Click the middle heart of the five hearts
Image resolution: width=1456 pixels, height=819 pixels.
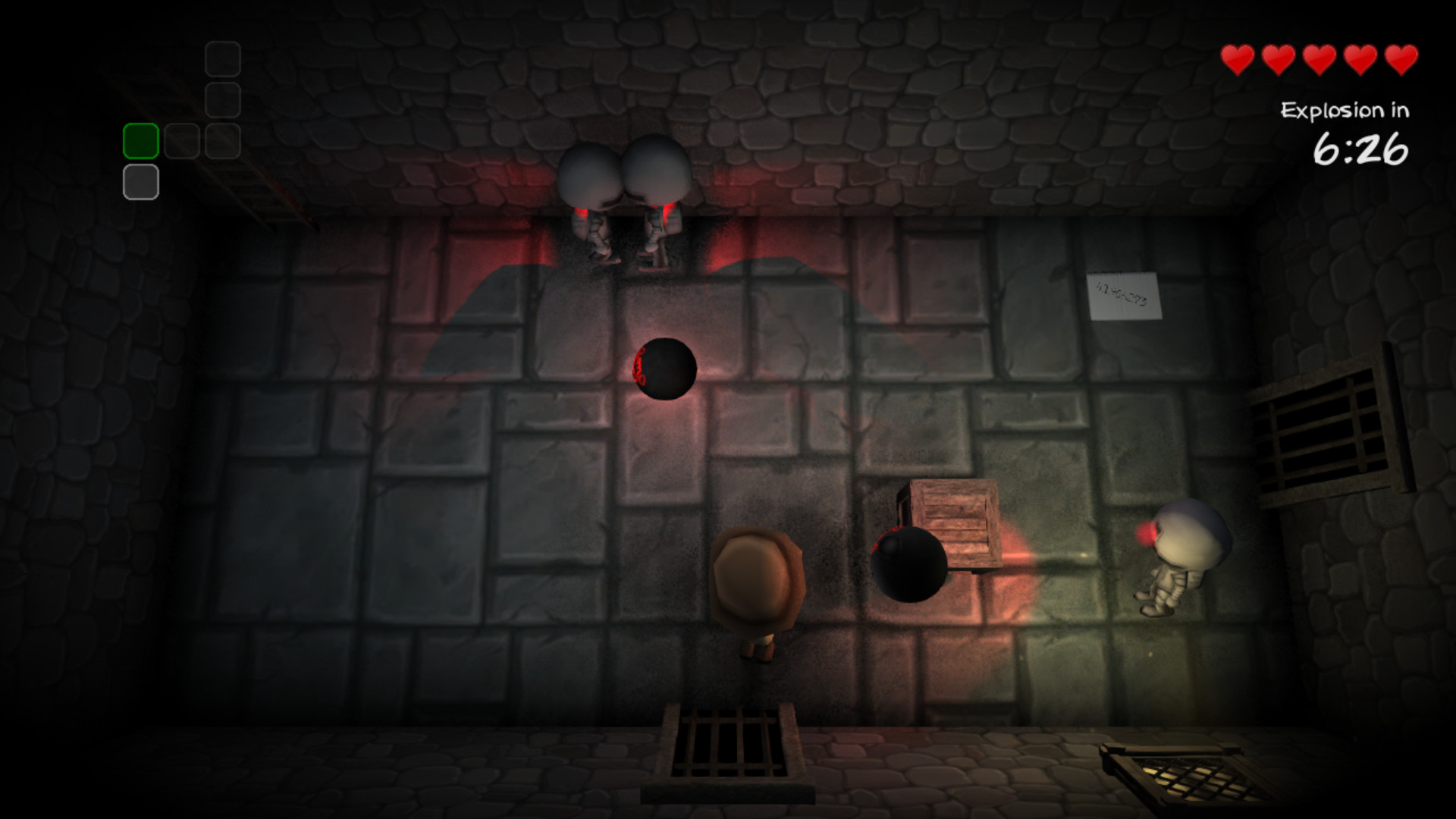point(1320,57)
